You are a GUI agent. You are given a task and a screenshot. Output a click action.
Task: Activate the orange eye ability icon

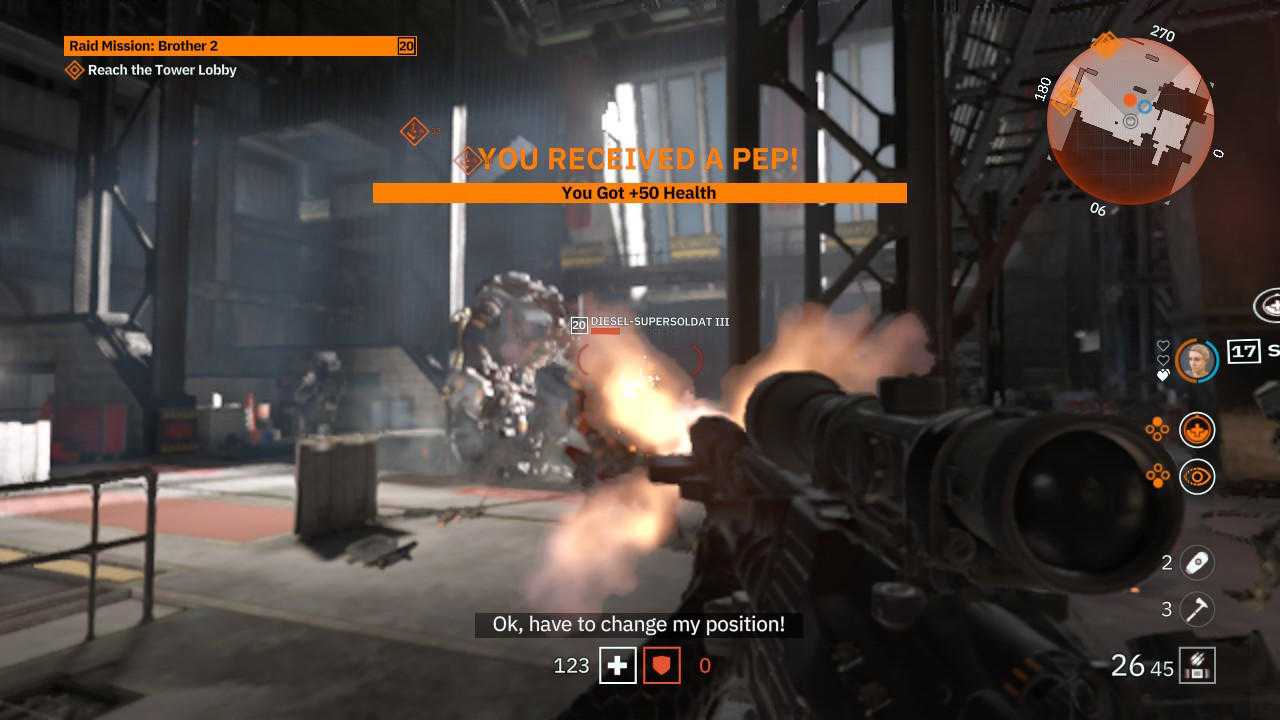pyautogui.click(x=1197, y=477)
